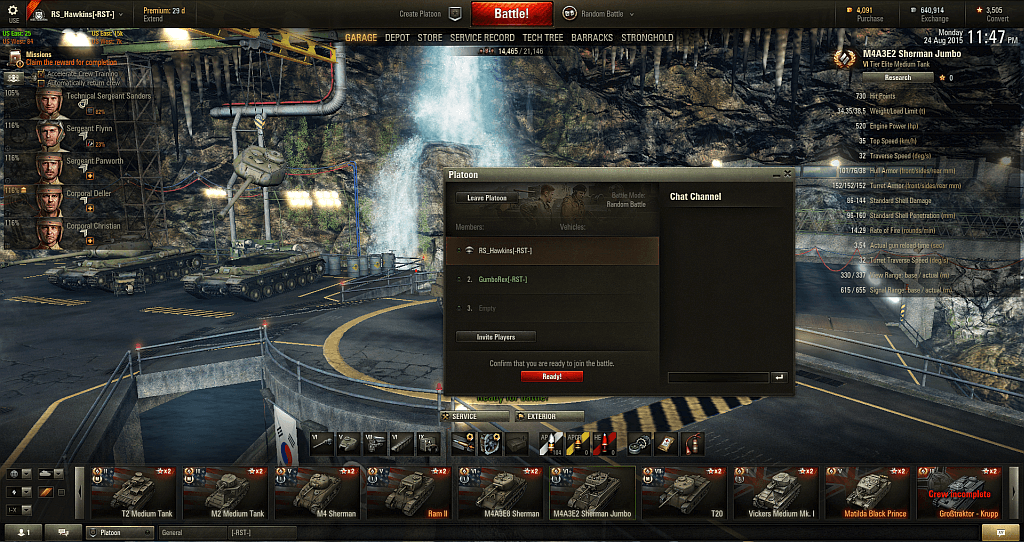The width and height of the screenshot is (1024, 542).
Task: Select the M4 Sherman vehicle tile
Action: point(319,492)
